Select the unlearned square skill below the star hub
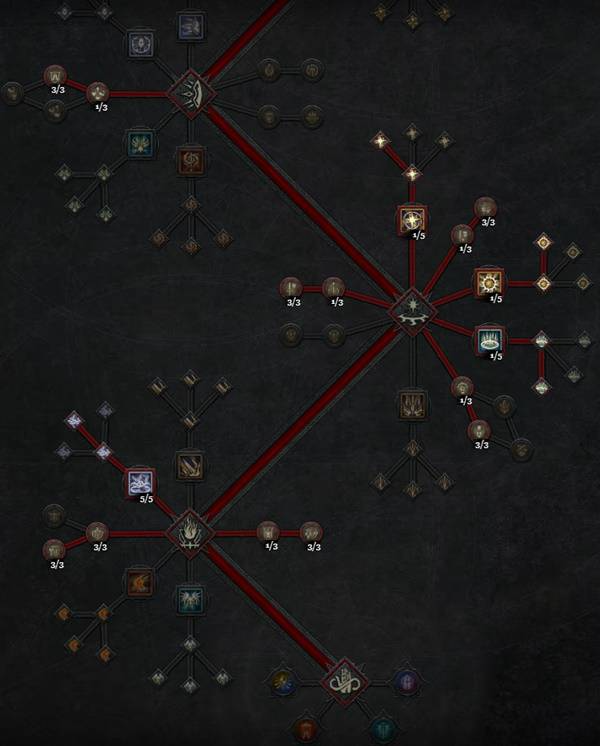The image size is (600, 746). click(411, 403)
